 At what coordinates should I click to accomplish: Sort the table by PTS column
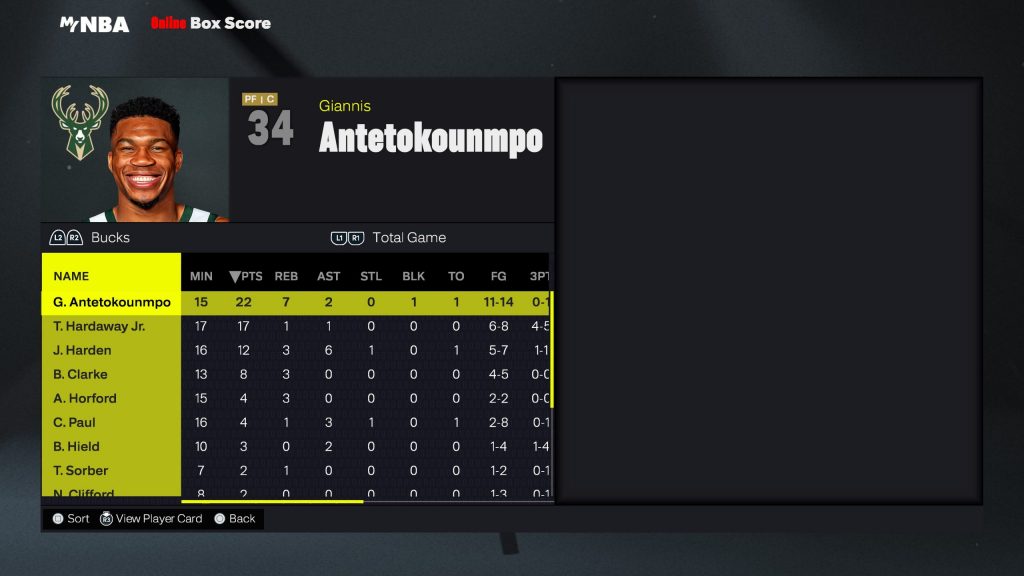coord(245,276)
